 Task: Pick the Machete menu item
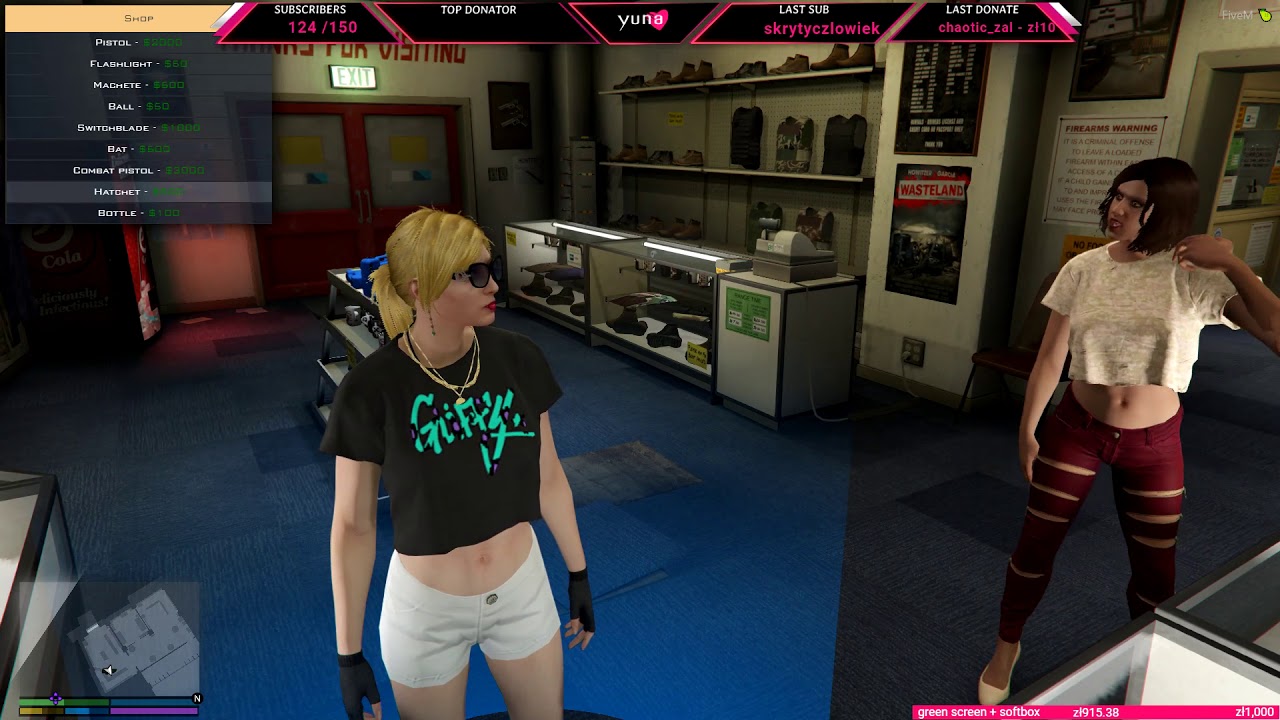click(138, 85)
